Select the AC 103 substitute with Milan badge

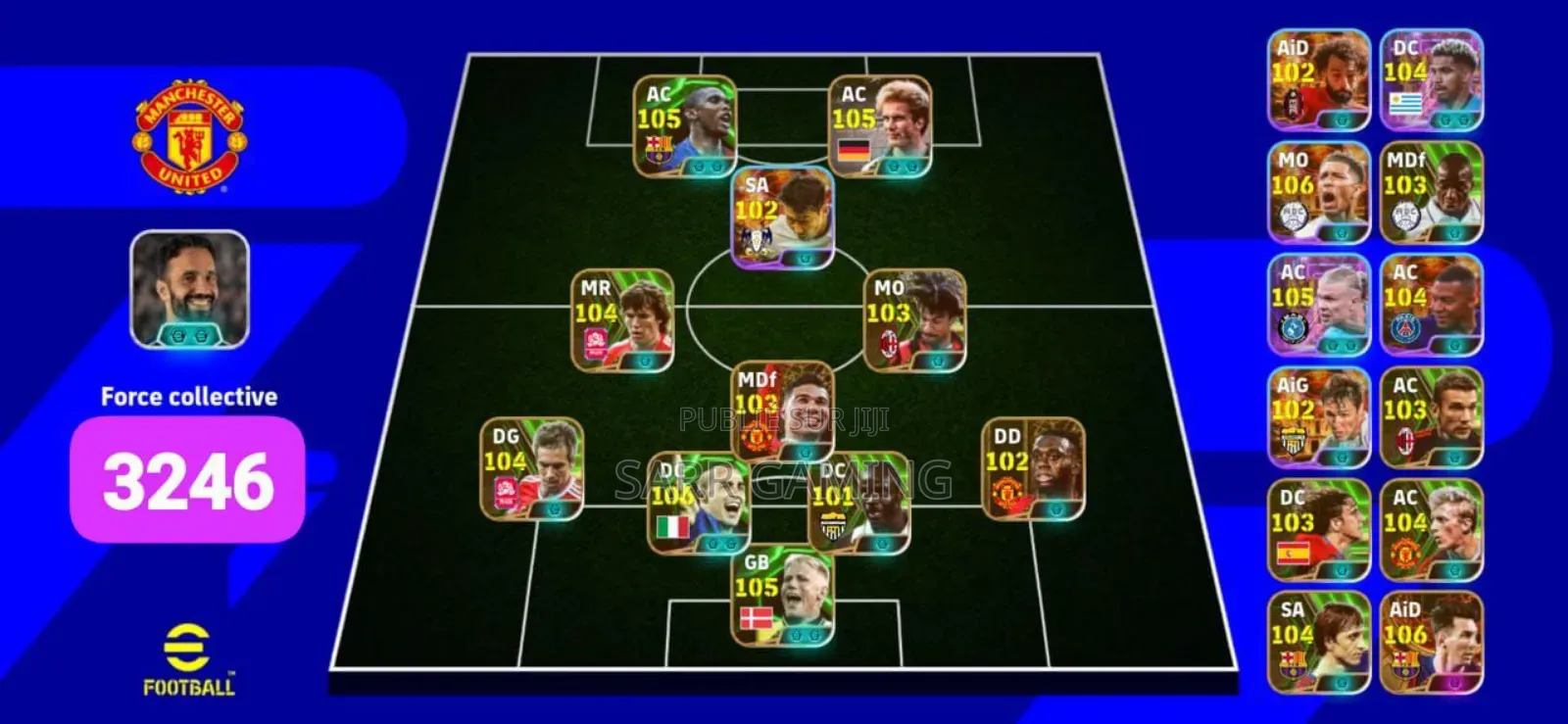[x=1431, y=418]
